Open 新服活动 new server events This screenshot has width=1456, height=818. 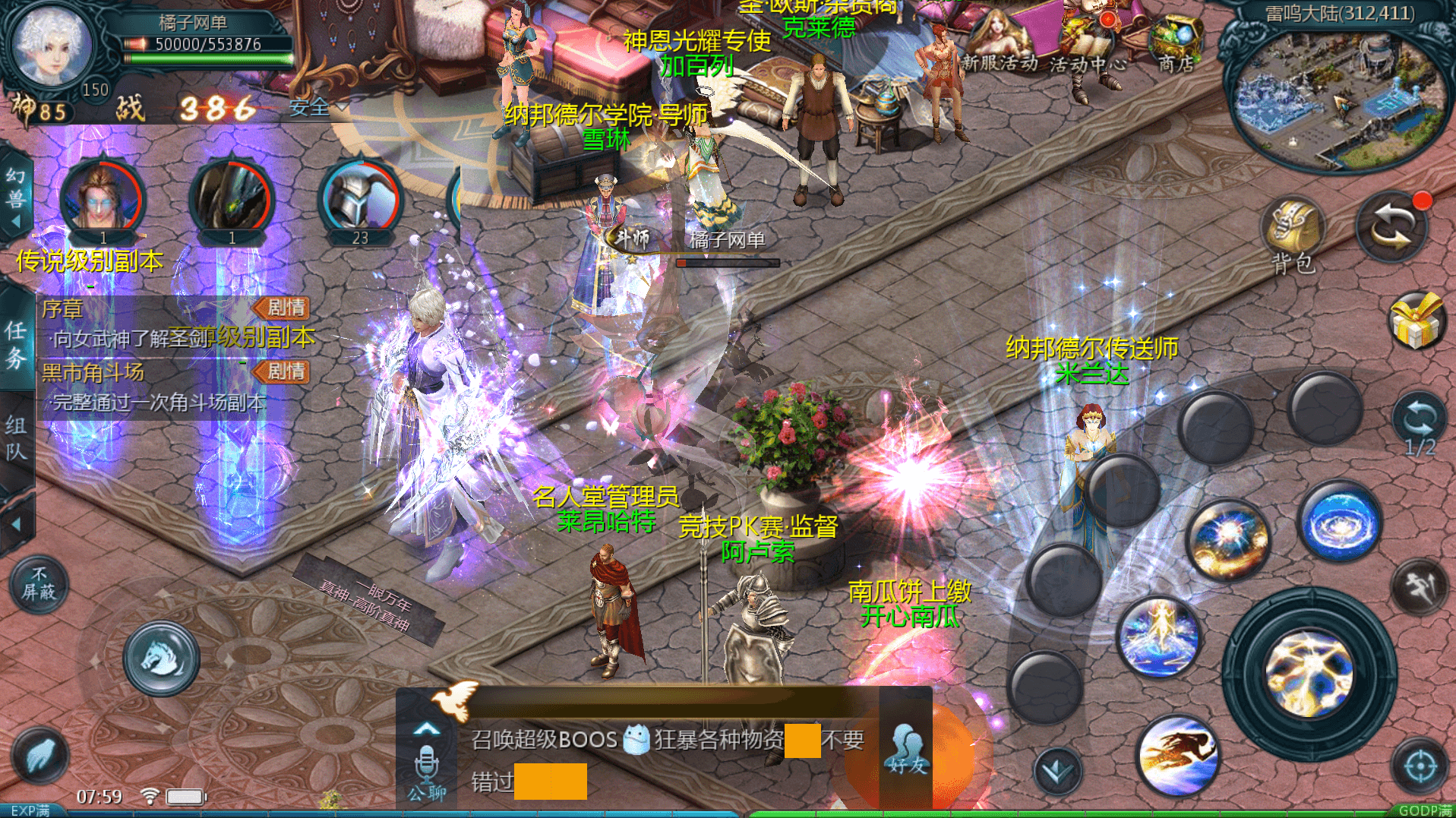point(998,44)
